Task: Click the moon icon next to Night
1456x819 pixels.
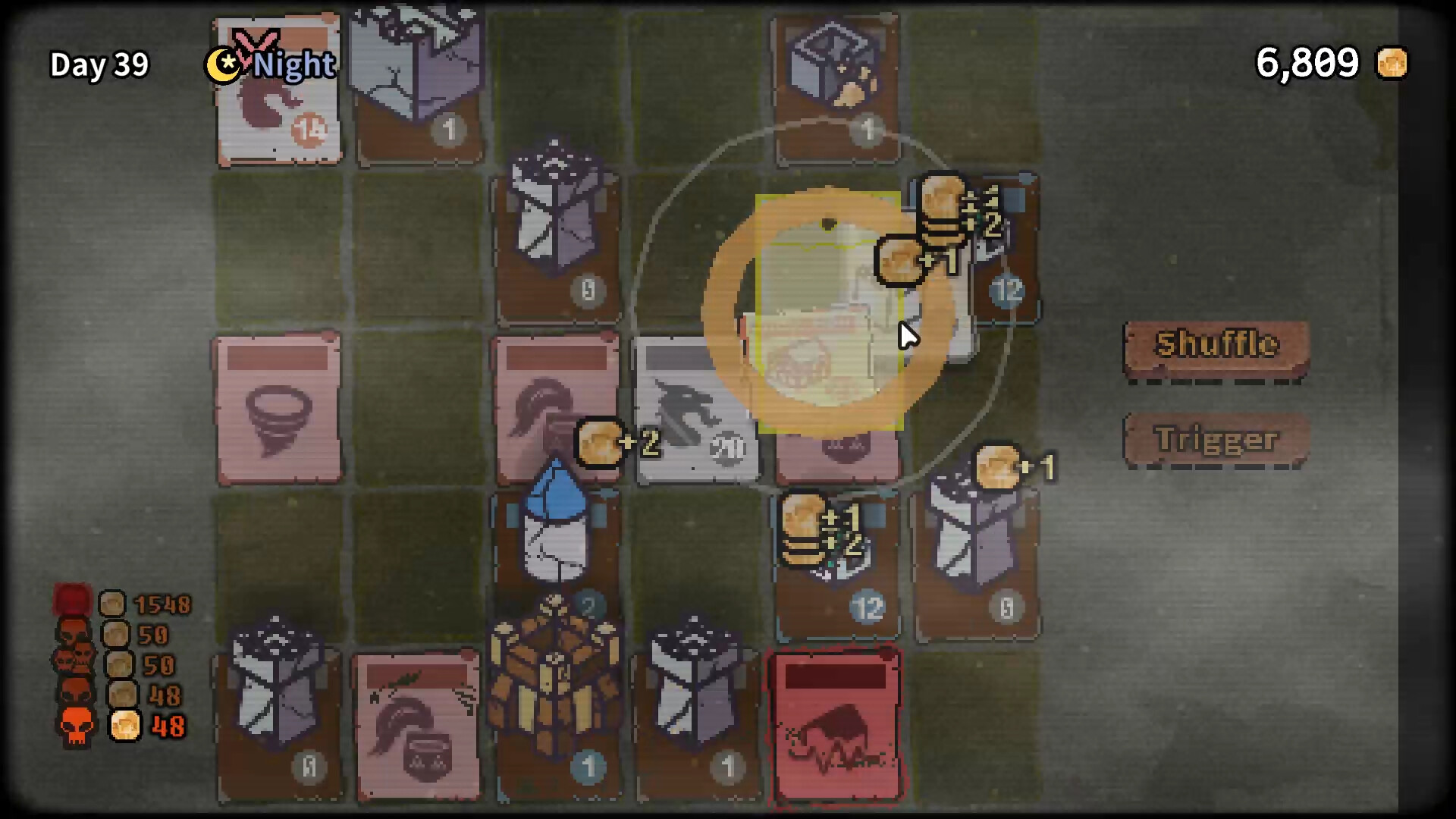Action: 224,67
